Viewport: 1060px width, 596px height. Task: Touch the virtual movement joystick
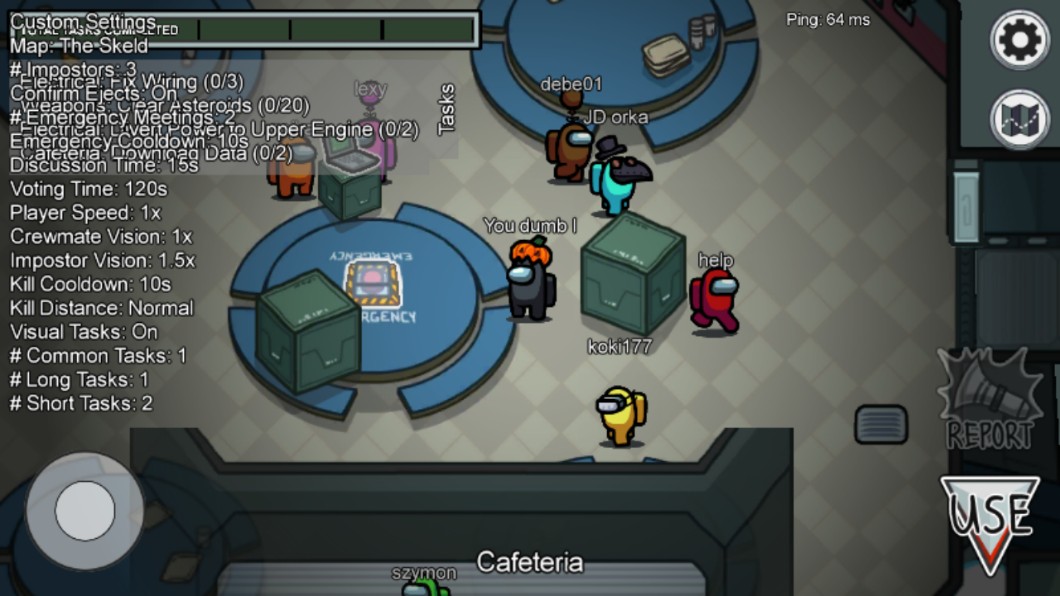click(x=84, y=511)
